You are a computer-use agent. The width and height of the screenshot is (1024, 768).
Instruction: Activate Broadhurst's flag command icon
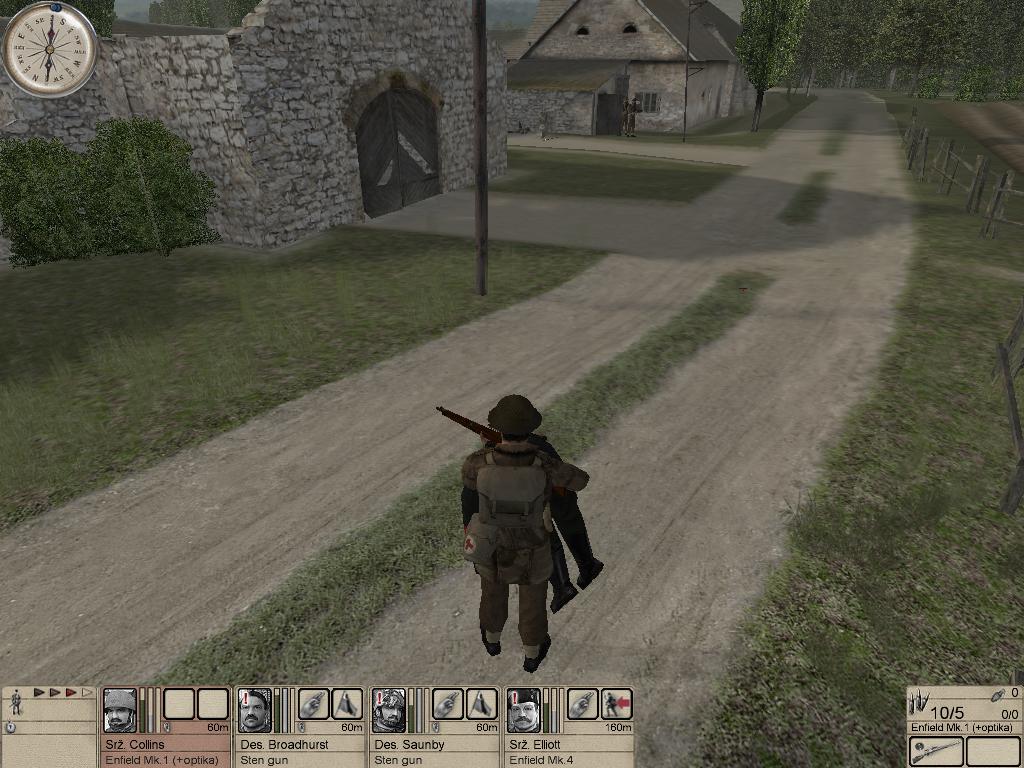tap(347, 704)
